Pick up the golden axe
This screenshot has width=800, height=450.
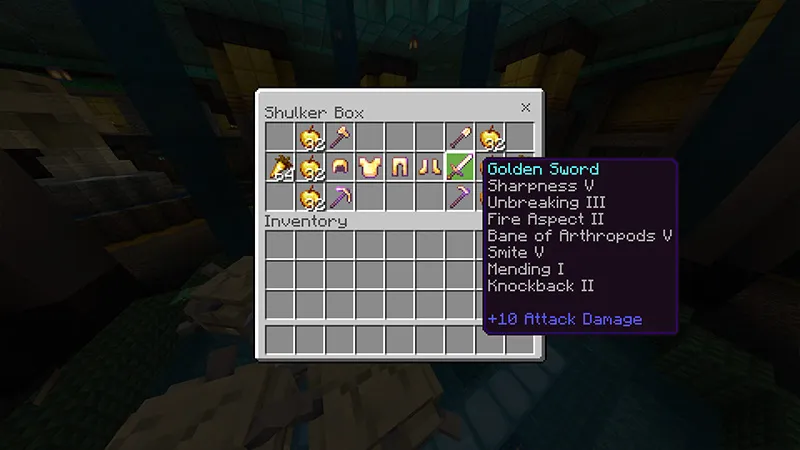(340, 136)
